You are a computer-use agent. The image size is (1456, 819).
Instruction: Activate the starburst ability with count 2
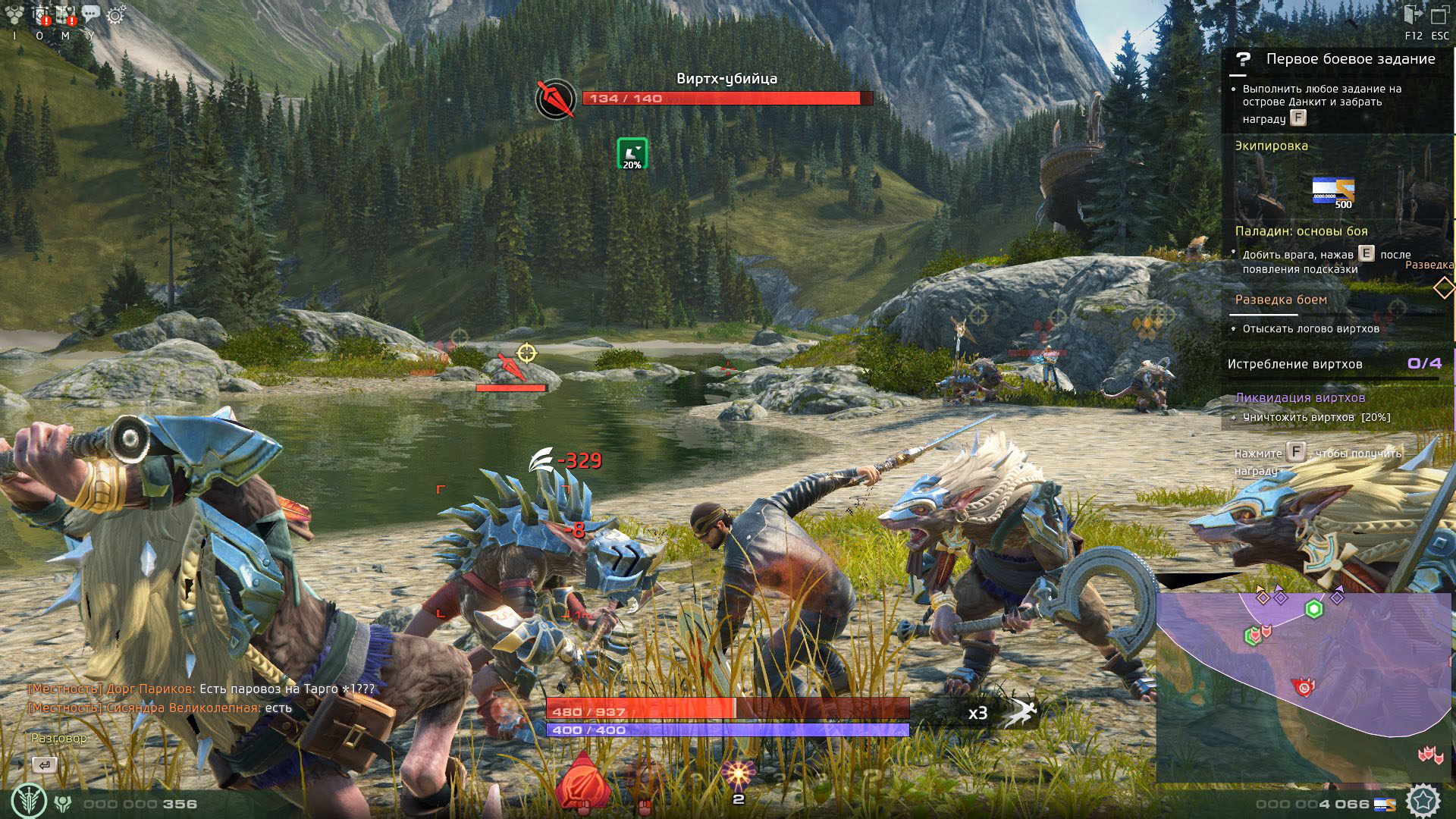click(x=738, y=777)
